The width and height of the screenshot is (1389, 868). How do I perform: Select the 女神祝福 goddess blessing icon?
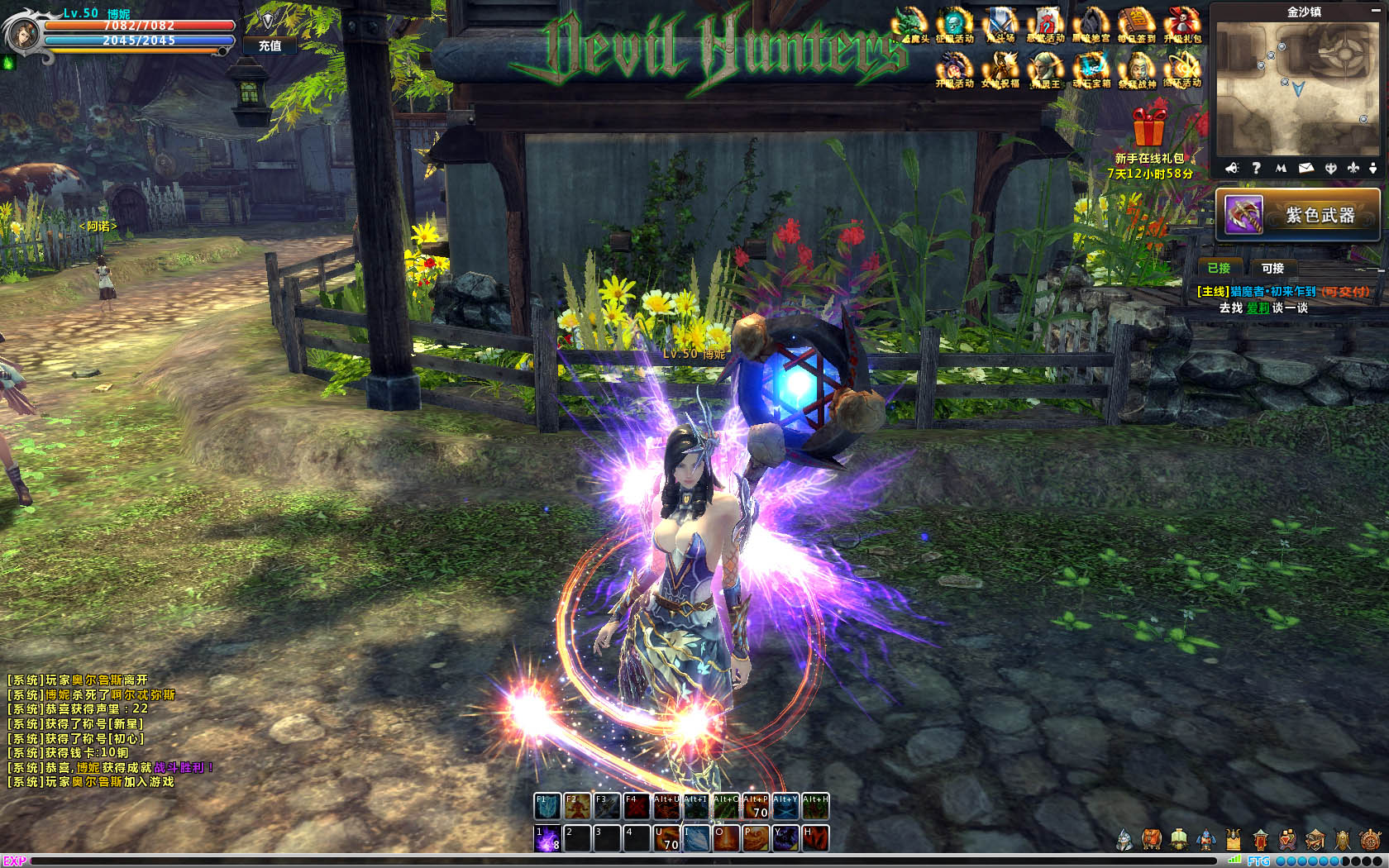(1001, 69)
